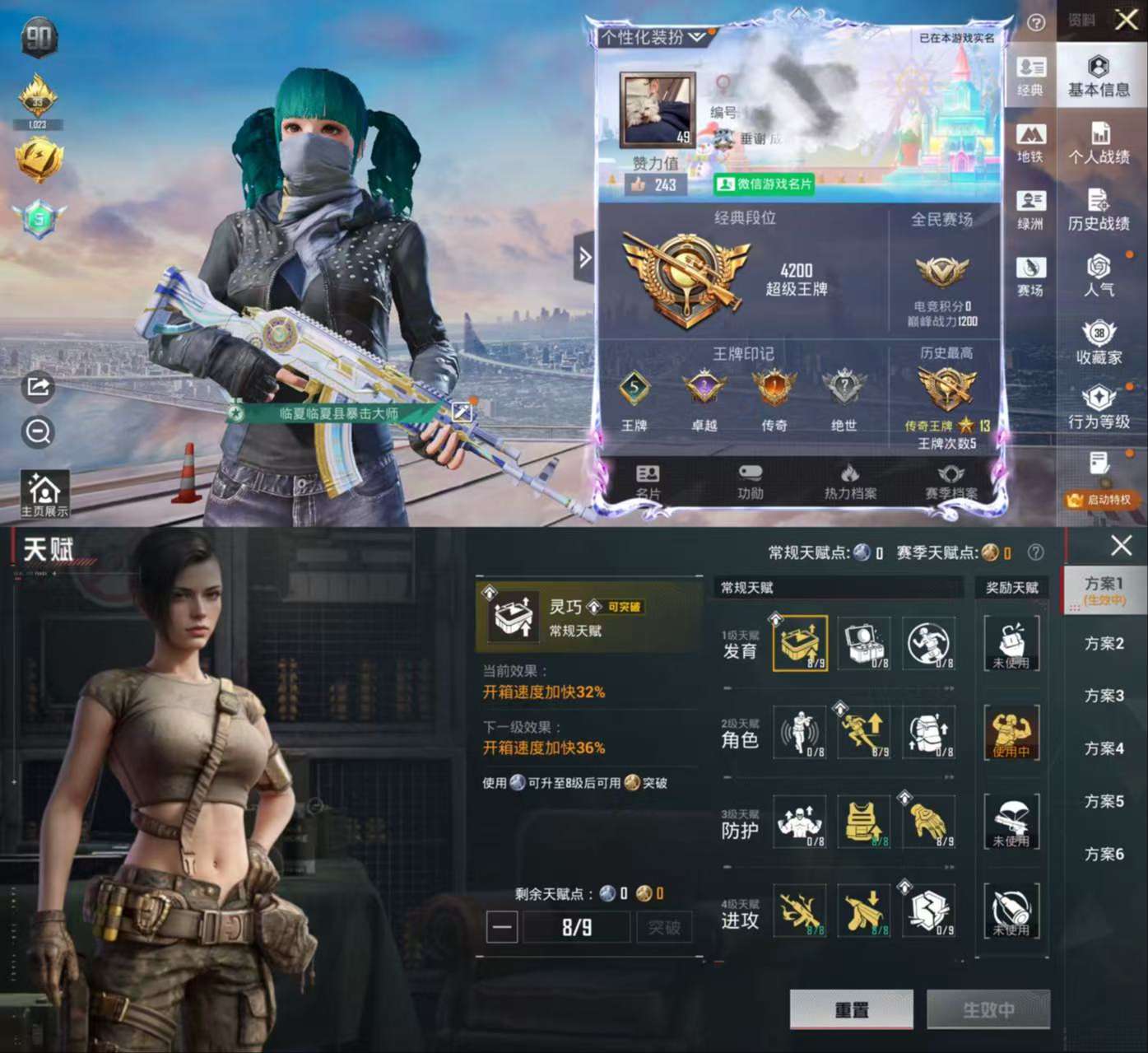The width and height of the screenshot is (1148, 1053).
Task: Select the 发育 open-box speed talent
Action: [x=798, y=645]
